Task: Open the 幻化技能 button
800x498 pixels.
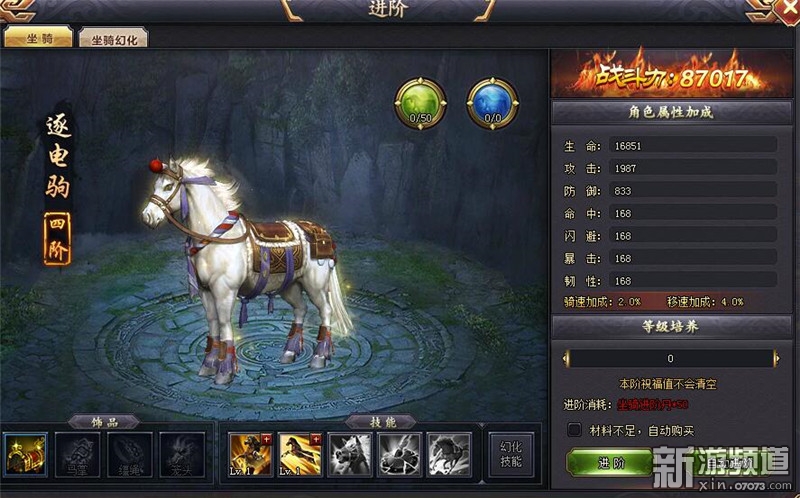Action: (x=511, y=455)
